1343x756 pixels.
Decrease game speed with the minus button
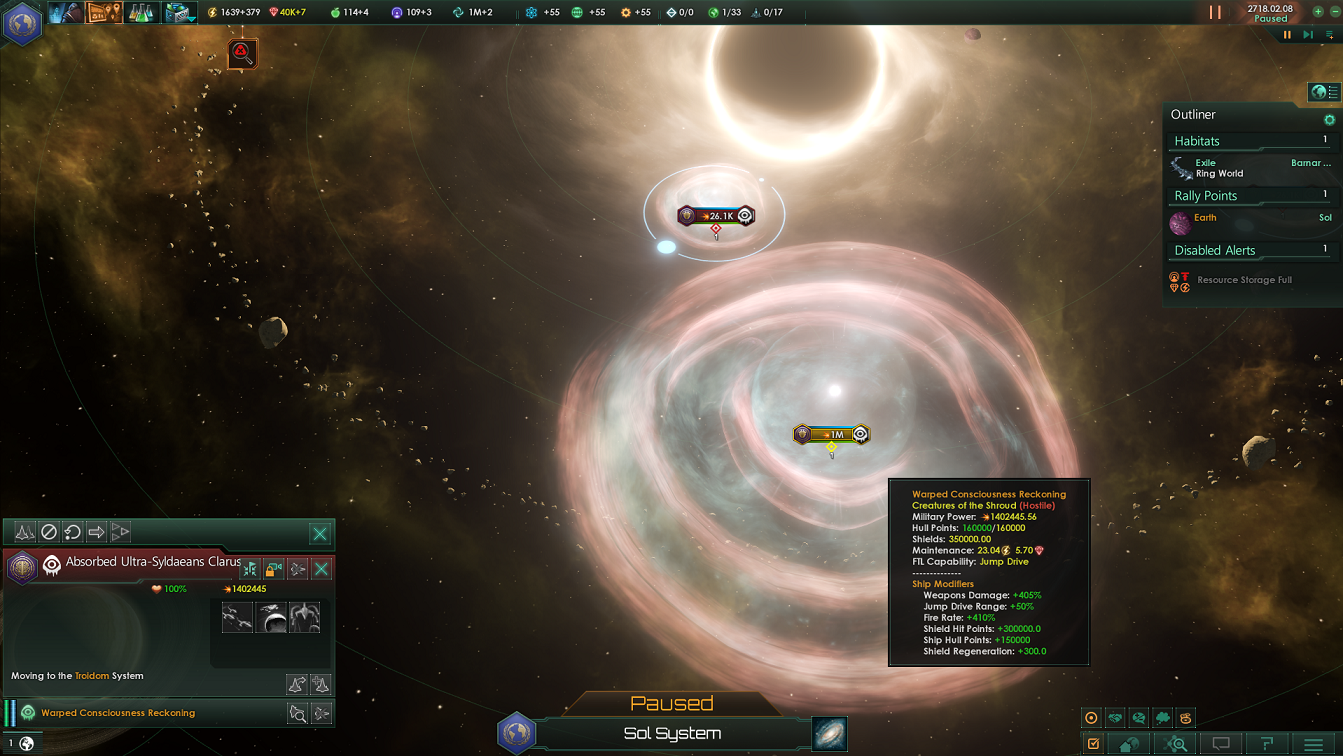[1334, 12]
